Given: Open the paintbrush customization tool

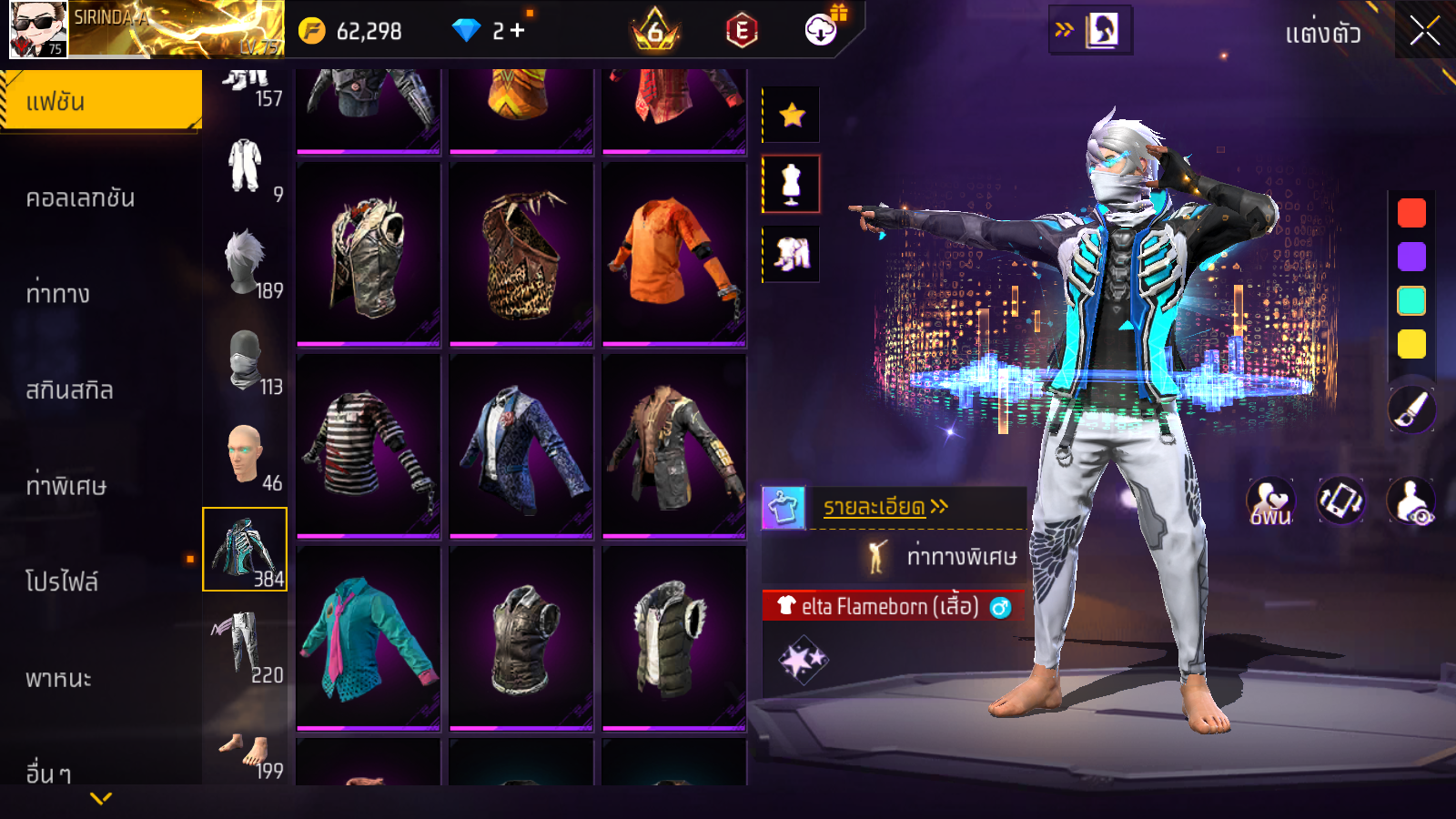Looking at the screenshot, I should tap(1411, 409).
